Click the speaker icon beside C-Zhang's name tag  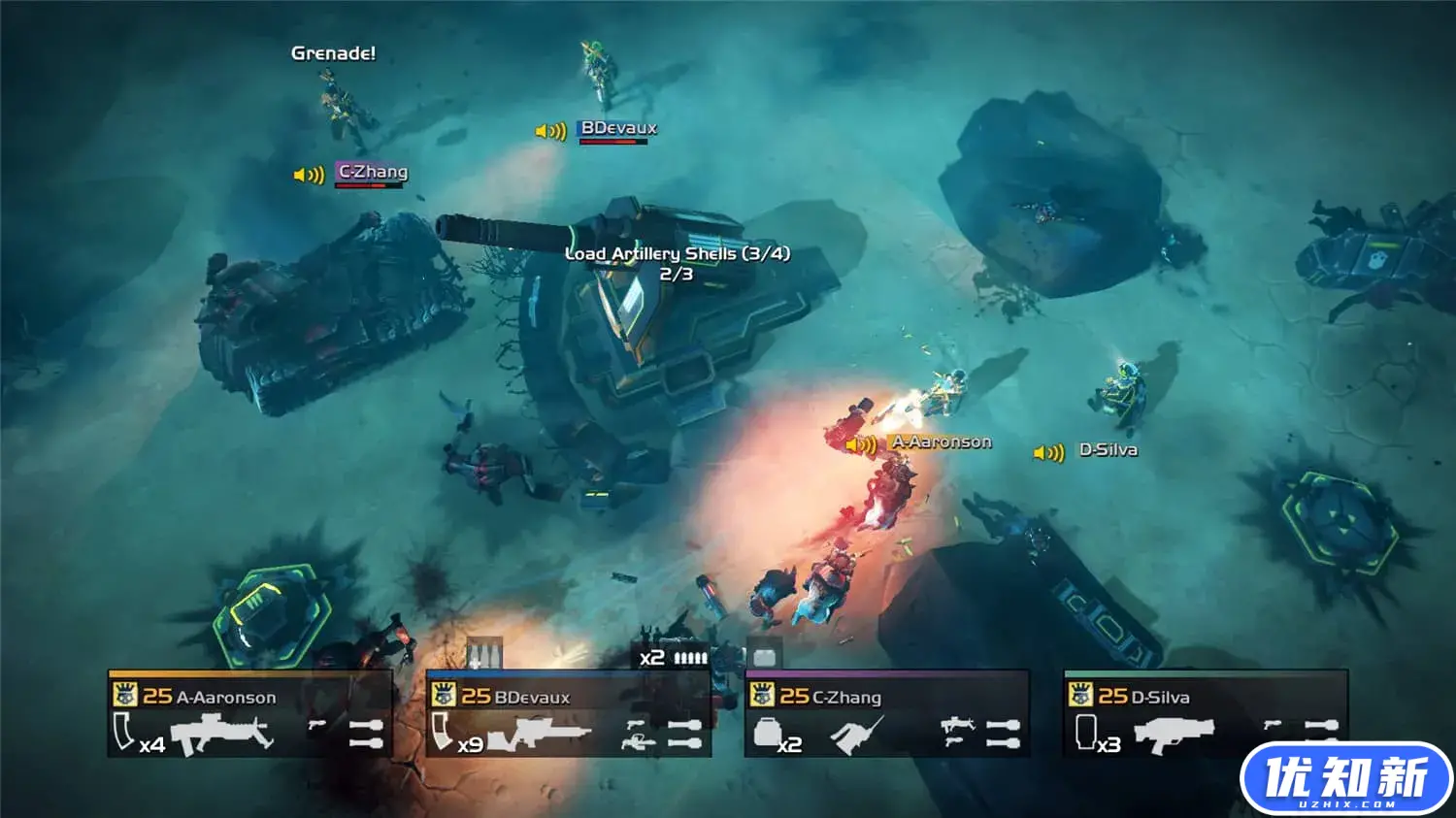[x=309, y=175]
